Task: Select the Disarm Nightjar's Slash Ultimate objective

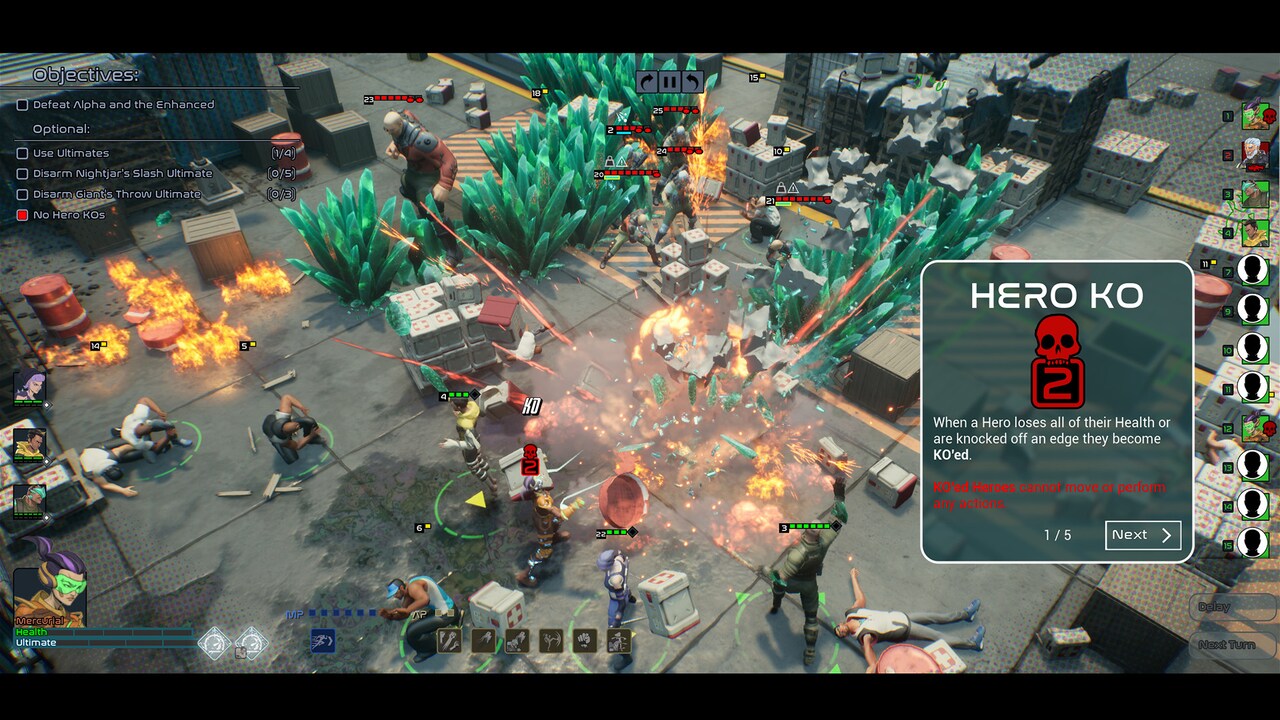Action: [22, 173]
